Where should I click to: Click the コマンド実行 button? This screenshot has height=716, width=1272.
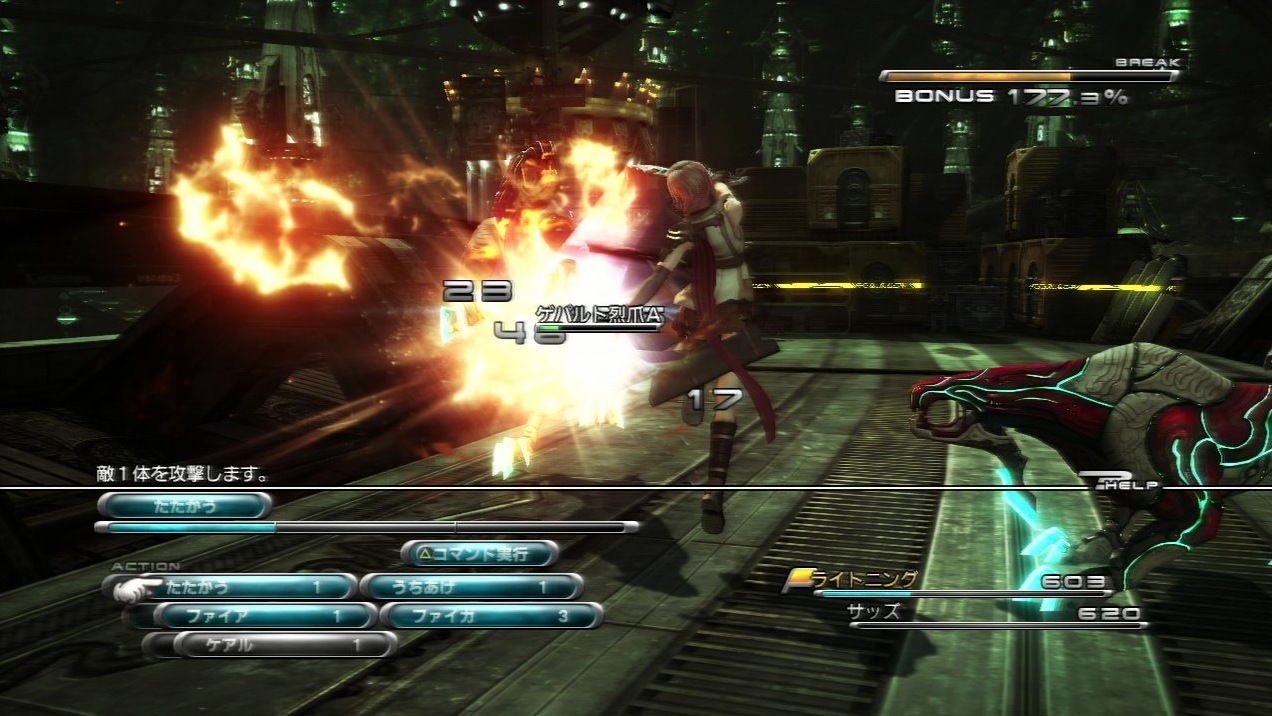point(480,553)
